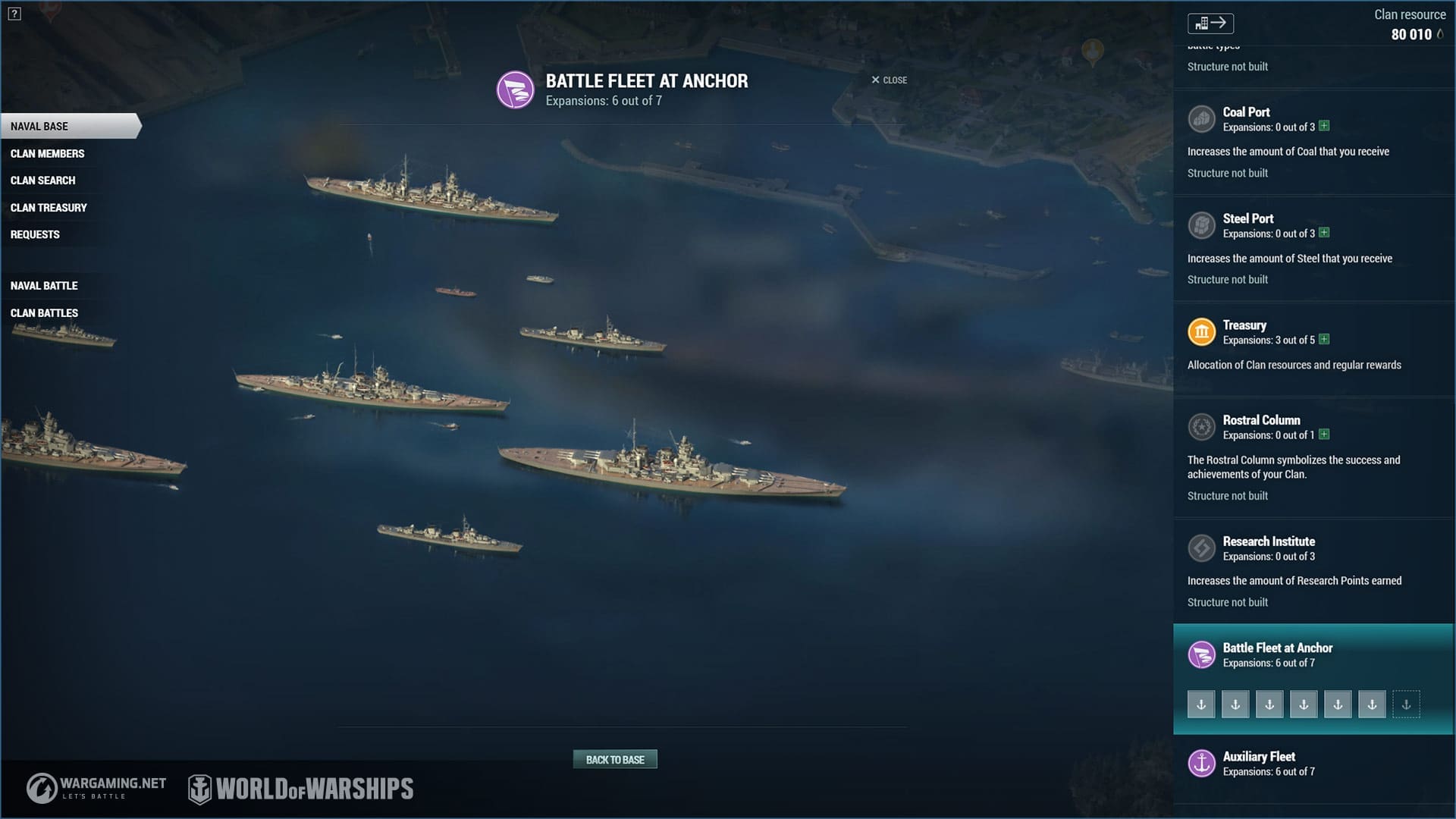Open the Naval Base menu entry
Image resolution: width=1456 pixels, height=819 pixels.
(x=39, y=127)
